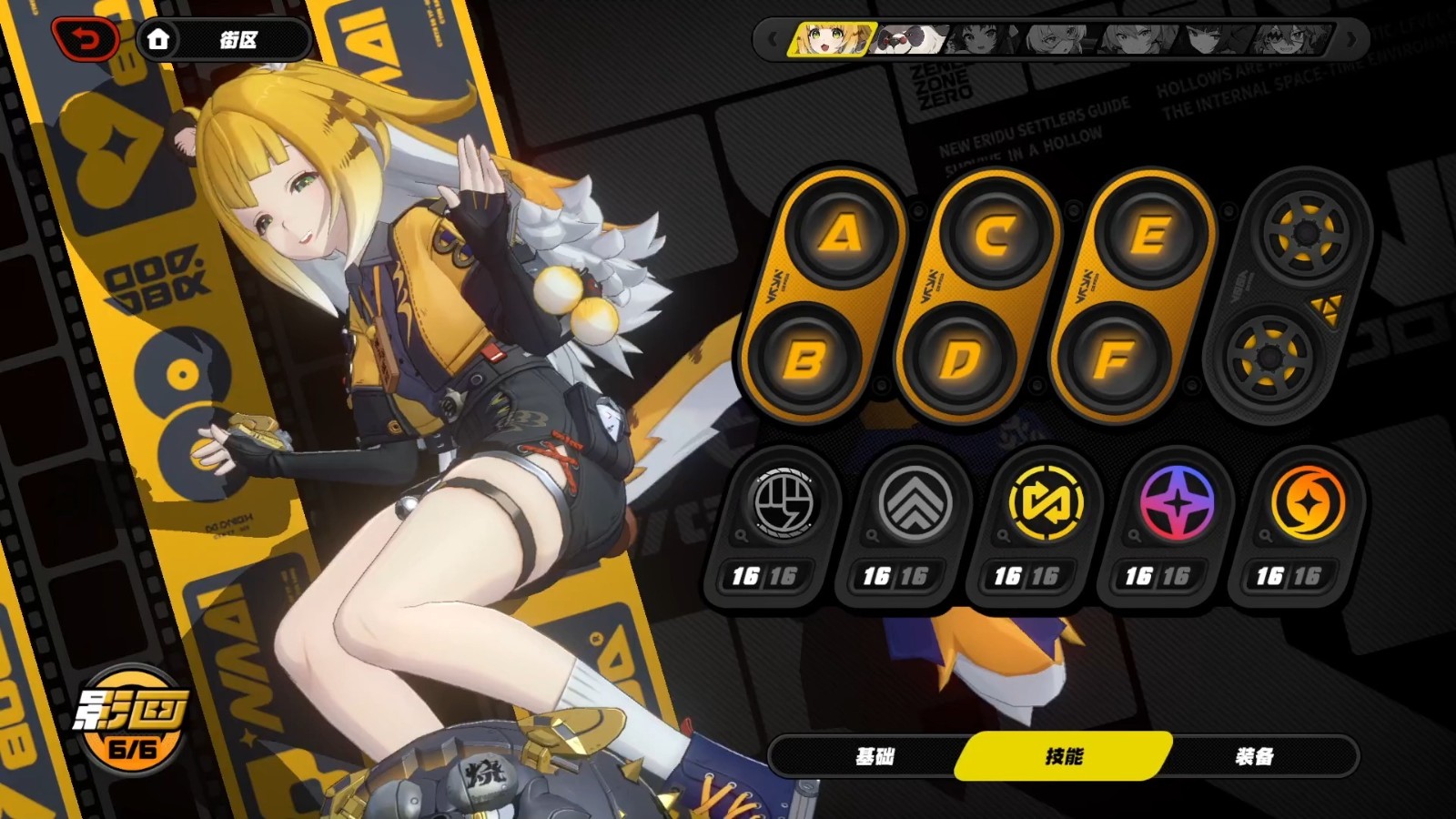Switch to the 基础 tab
The width and height of the screenshot is (1456, 819).
[875, 756]
